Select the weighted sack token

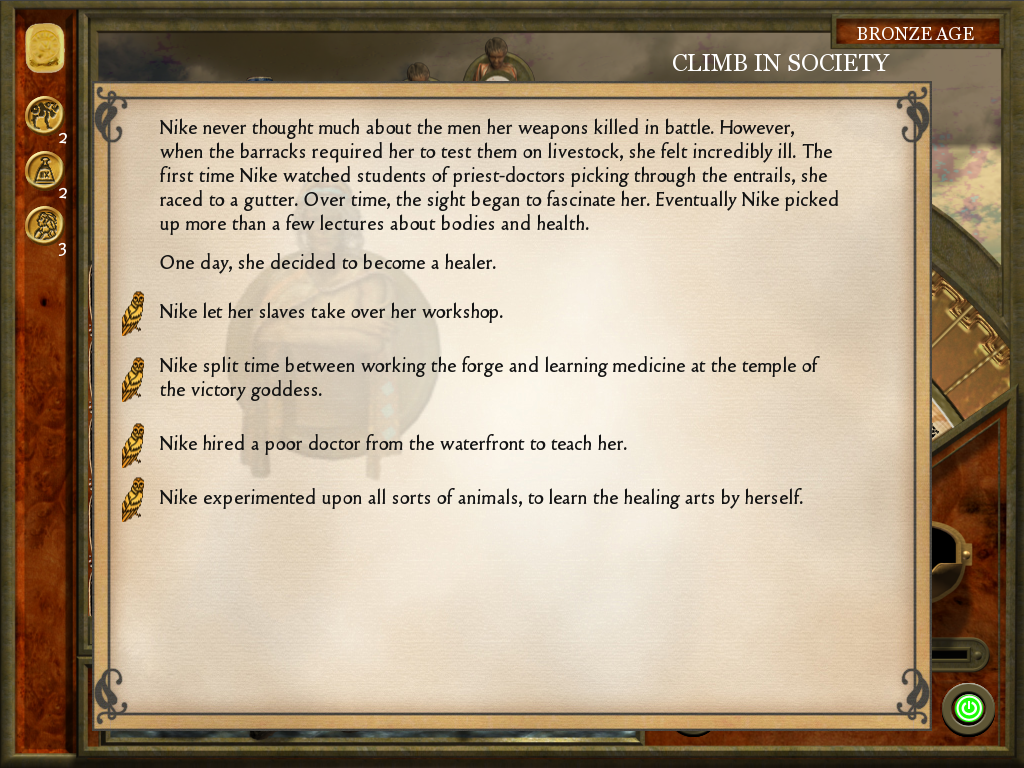pos(44,170)
